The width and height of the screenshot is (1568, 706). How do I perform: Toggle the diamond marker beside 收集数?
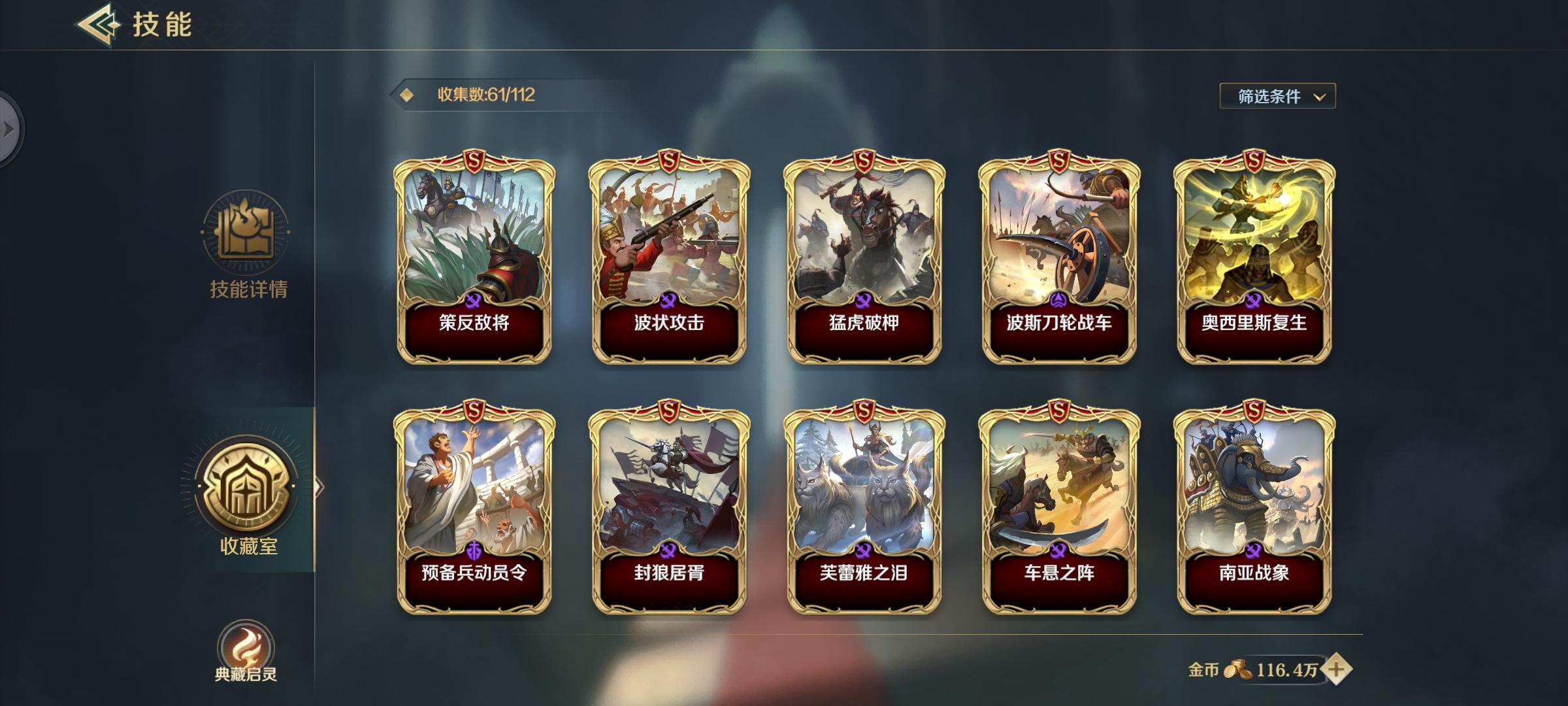point(408,94)
